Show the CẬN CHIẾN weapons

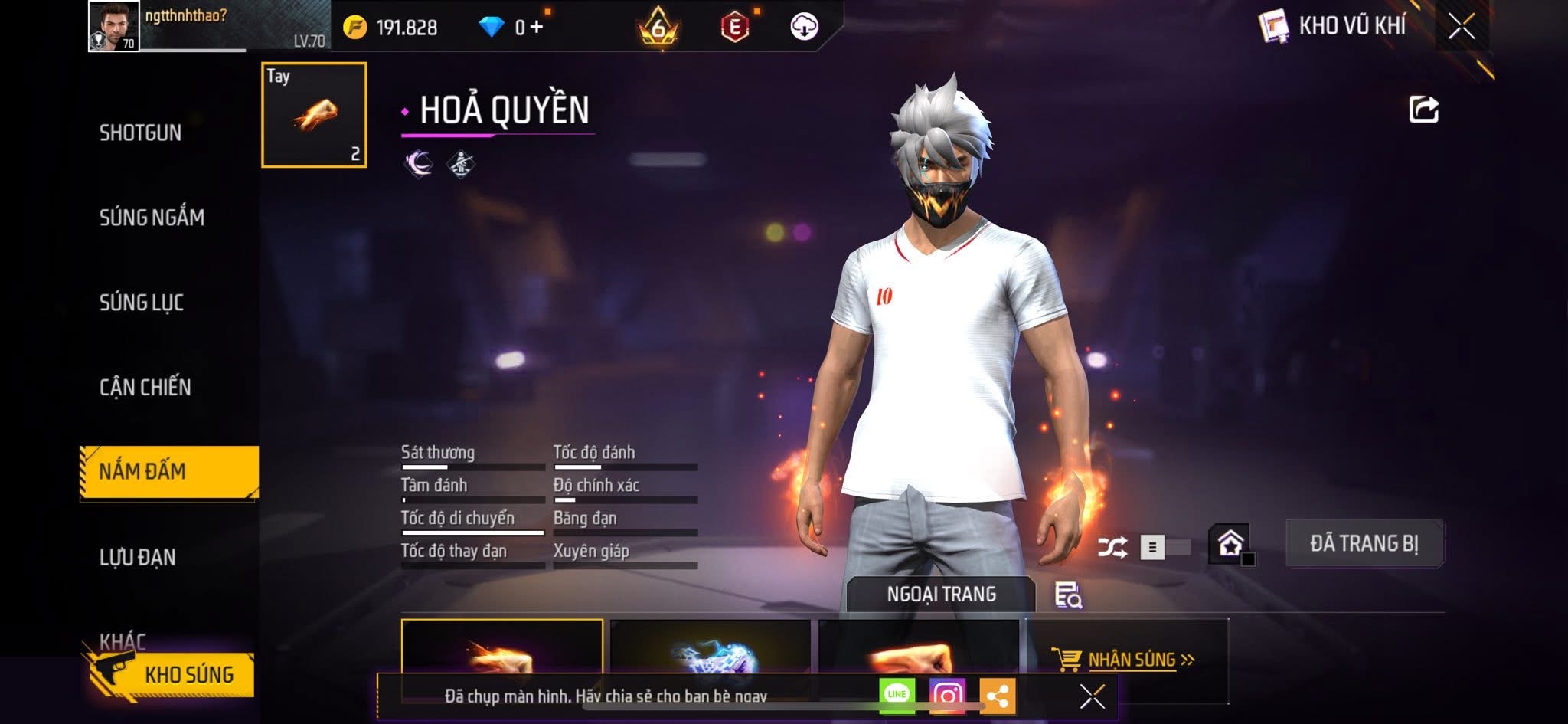(x=145, y=387)
